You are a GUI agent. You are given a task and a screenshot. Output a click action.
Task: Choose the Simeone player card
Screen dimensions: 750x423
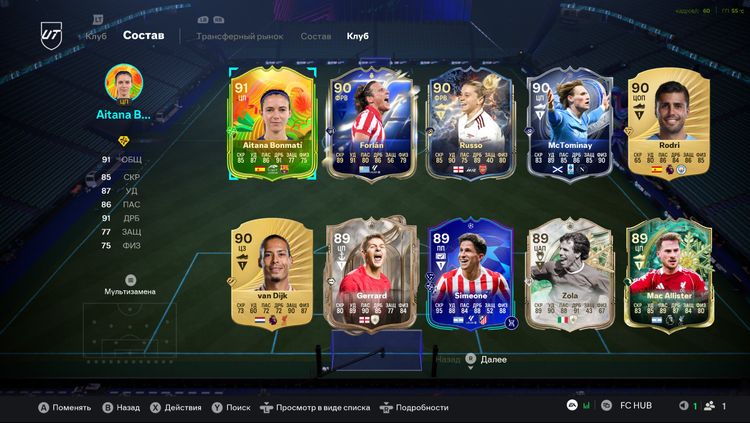point(470,274)
